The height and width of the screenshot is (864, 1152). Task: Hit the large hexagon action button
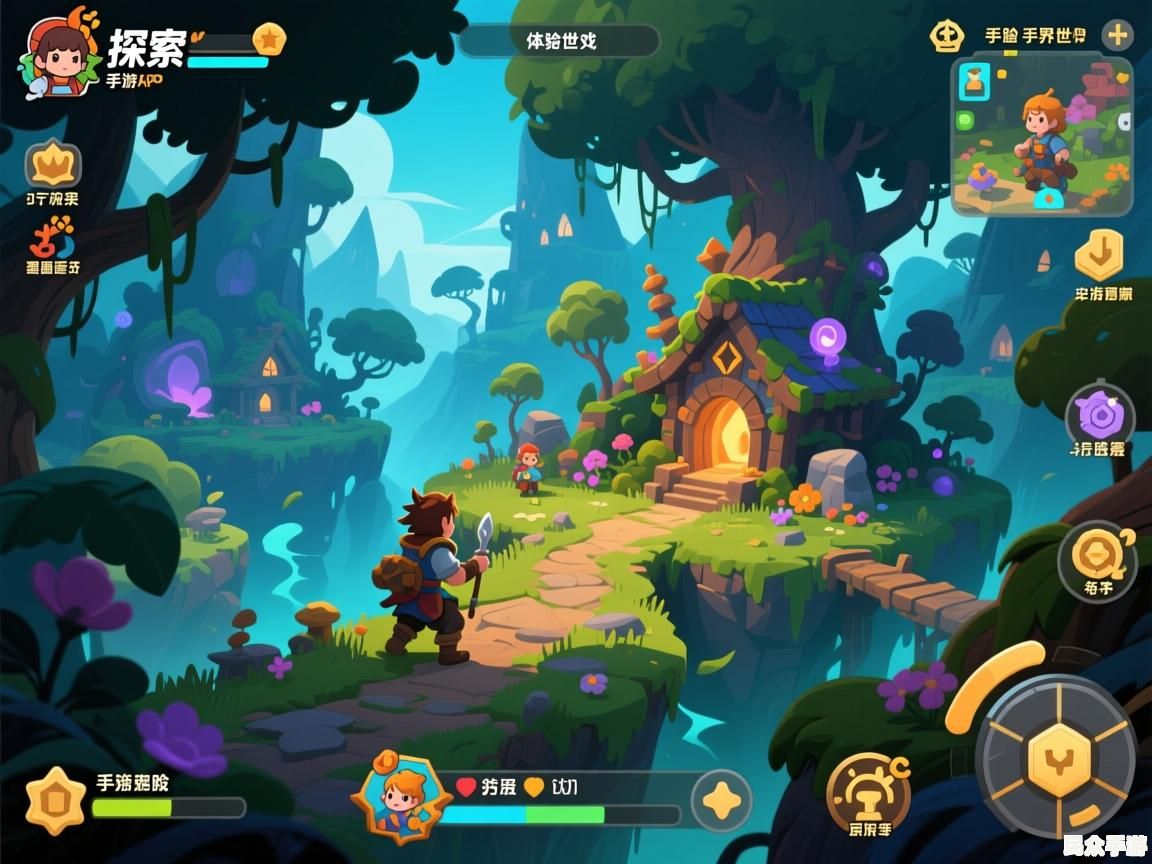pyautogui.click(x=1057, y=756)
